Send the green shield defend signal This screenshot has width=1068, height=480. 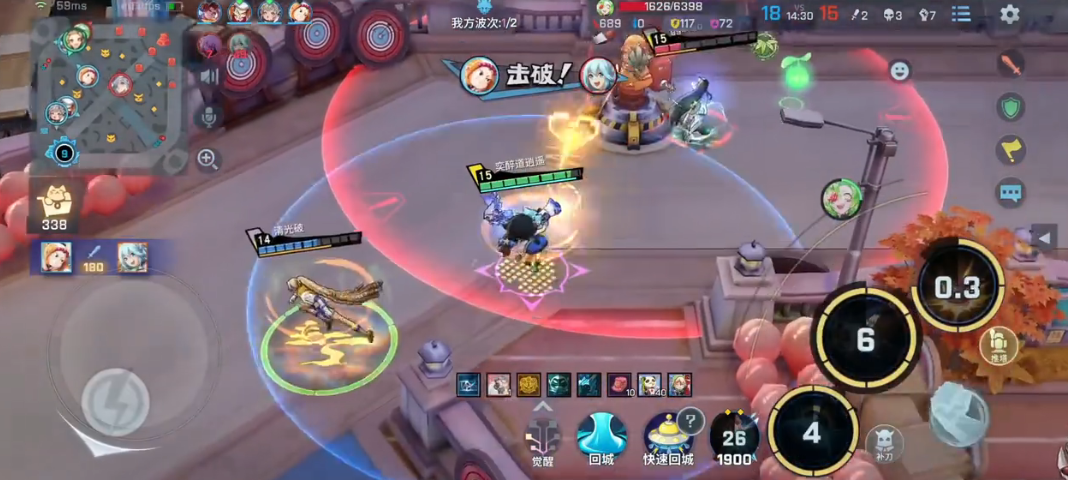1011,108
